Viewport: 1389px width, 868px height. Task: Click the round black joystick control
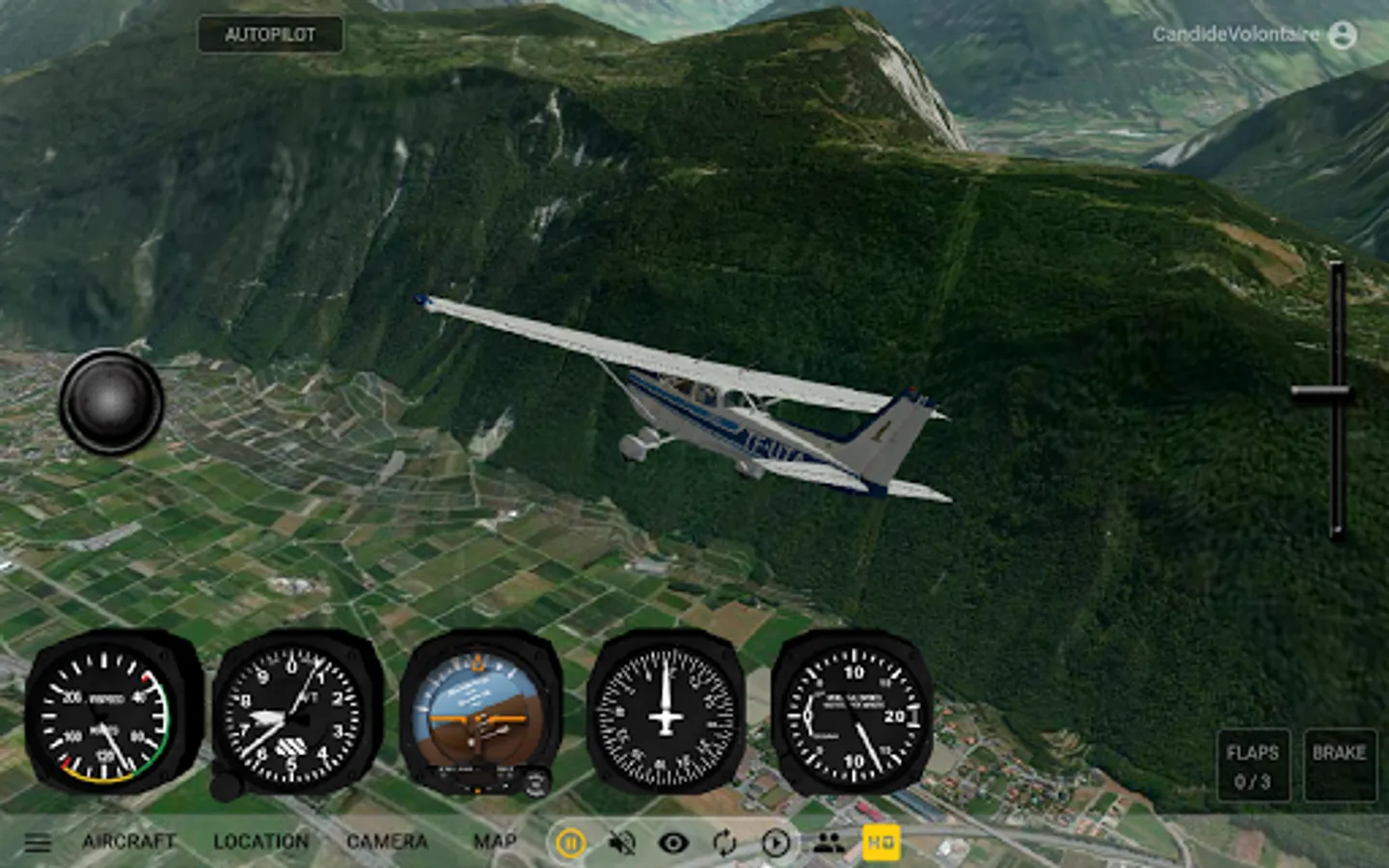111,401
